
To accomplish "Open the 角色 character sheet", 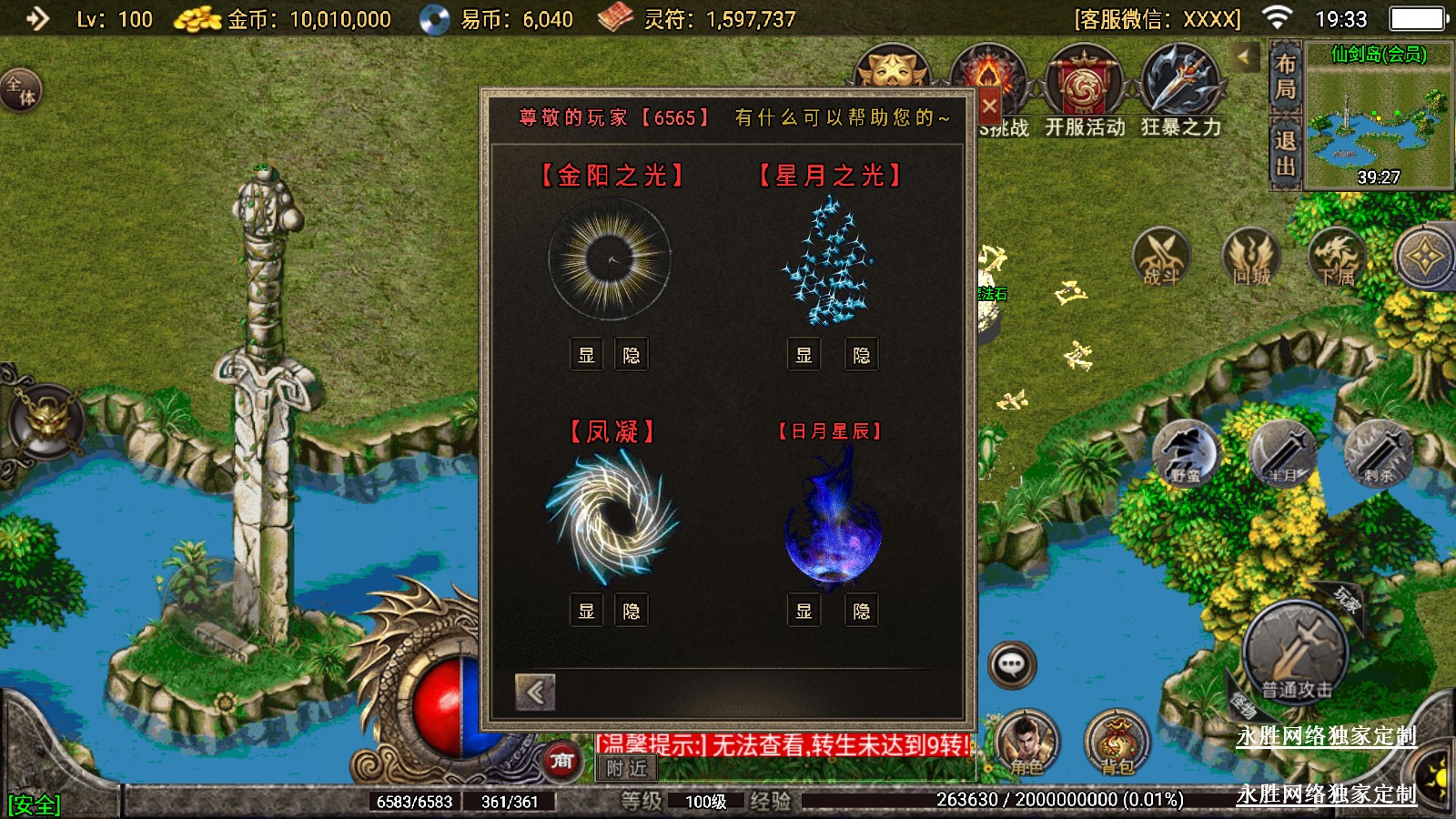I will [x=1026, y=743].
